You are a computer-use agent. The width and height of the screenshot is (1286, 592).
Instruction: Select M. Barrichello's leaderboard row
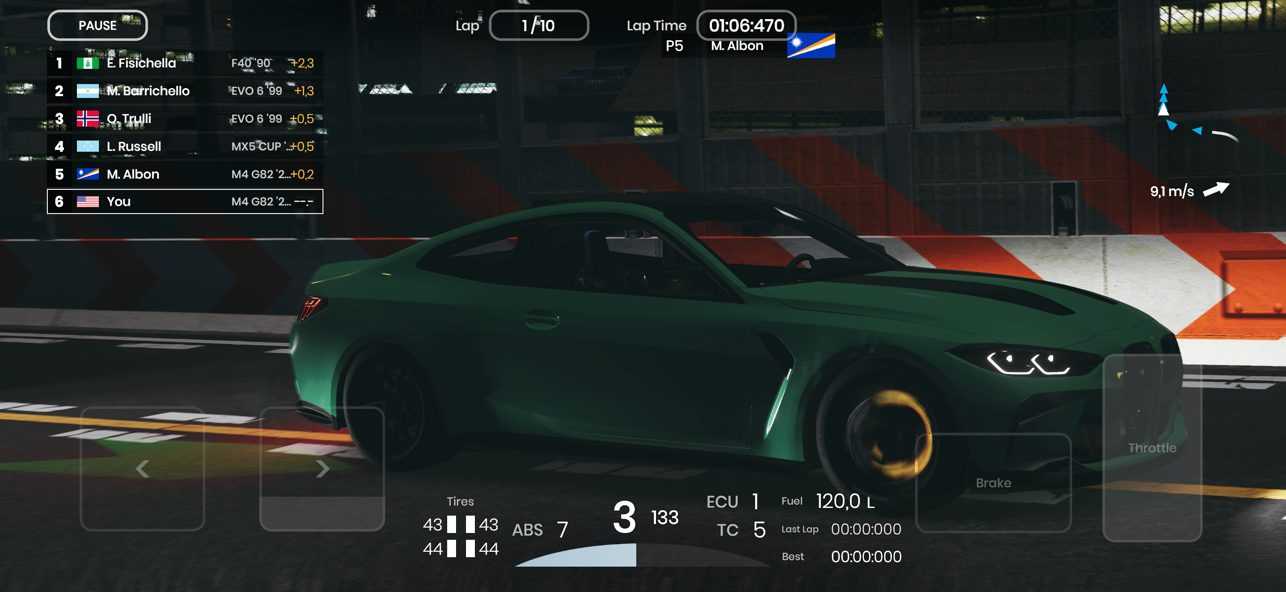(185, 91)
